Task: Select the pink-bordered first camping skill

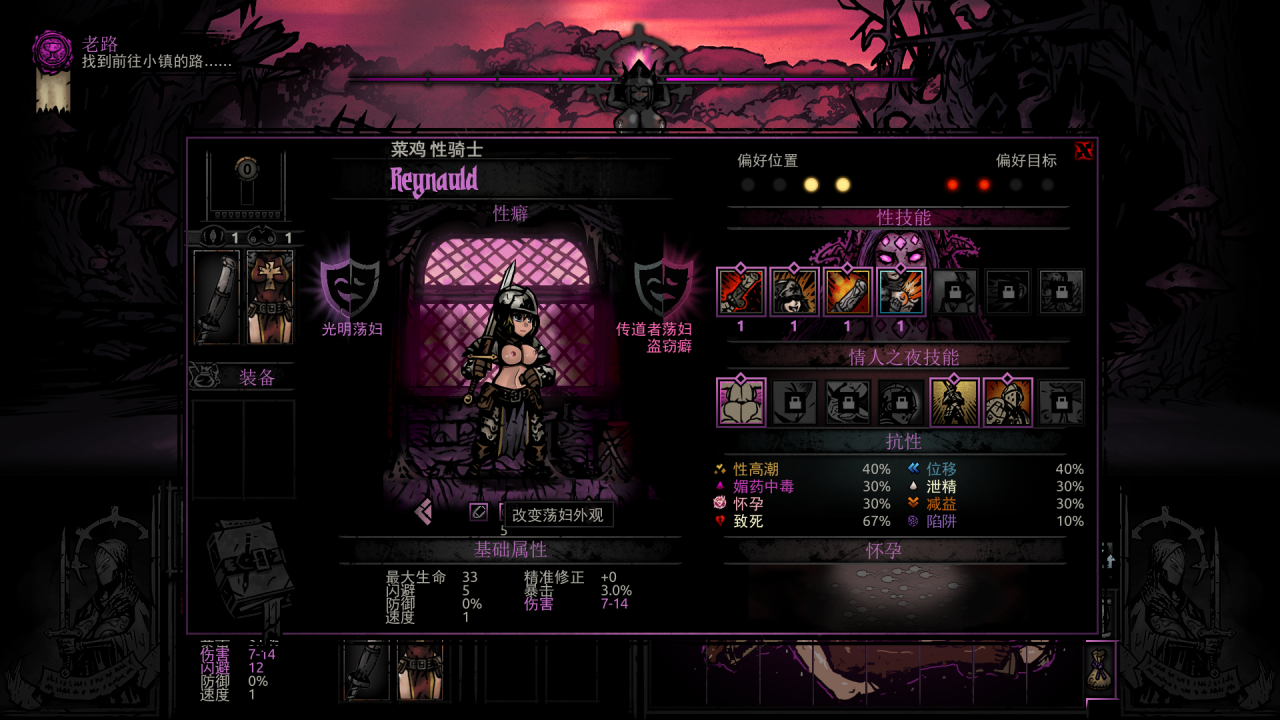Action: [741, 402]
